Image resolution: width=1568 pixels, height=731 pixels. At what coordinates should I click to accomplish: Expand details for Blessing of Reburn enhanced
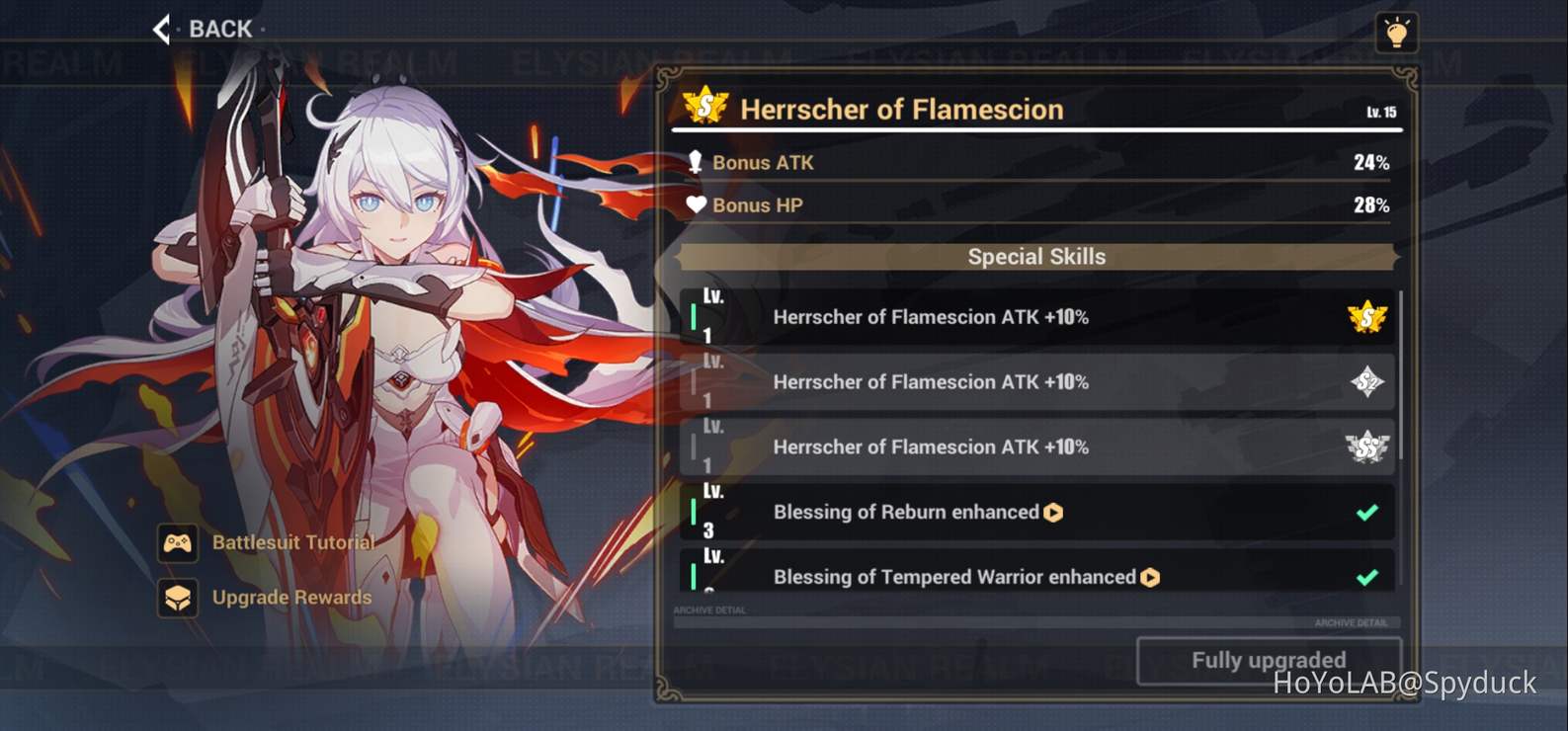[1054, 513]
